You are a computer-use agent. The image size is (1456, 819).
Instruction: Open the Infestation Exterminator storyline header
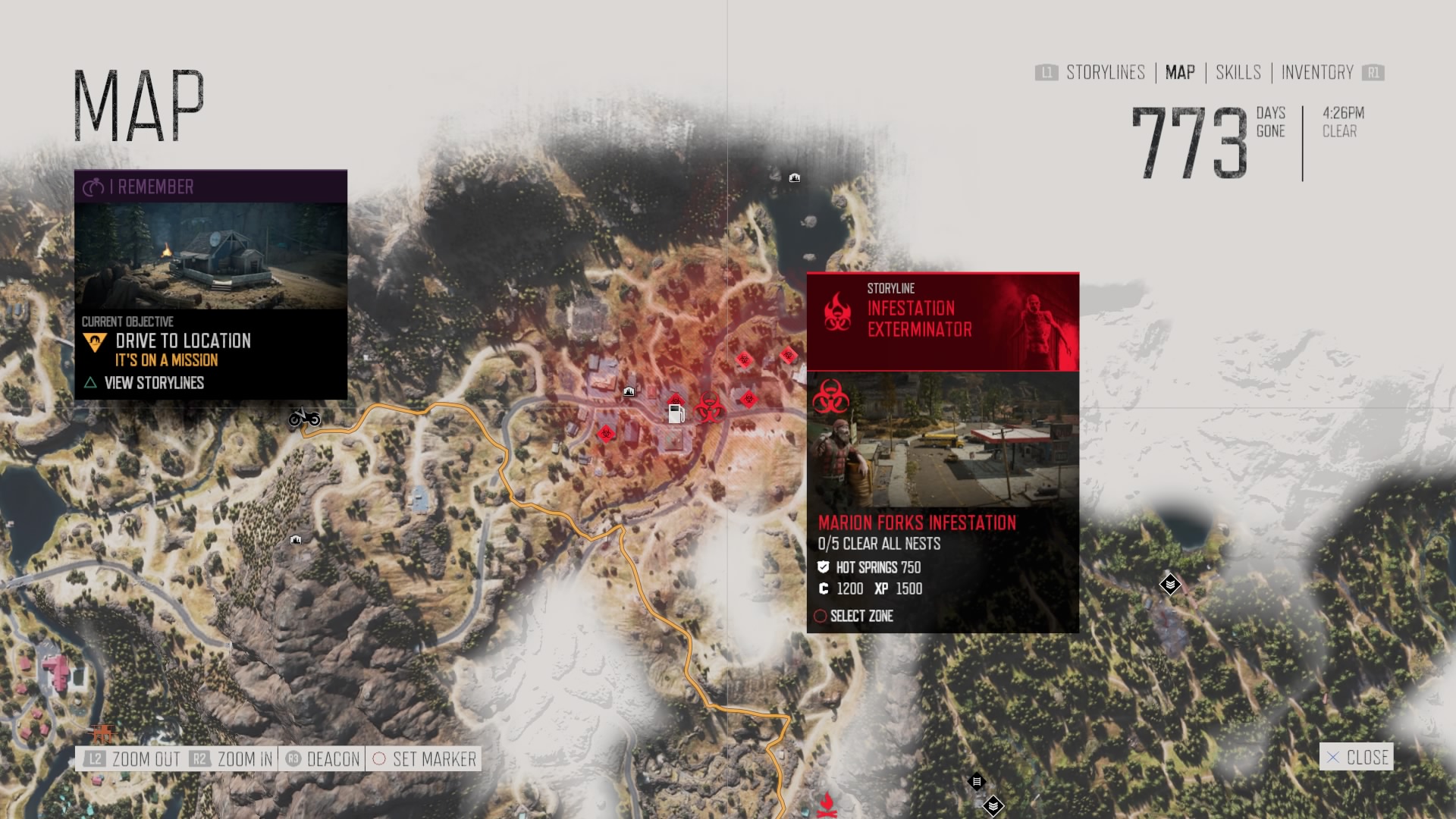pyautogui.click(x=943, y=322)
